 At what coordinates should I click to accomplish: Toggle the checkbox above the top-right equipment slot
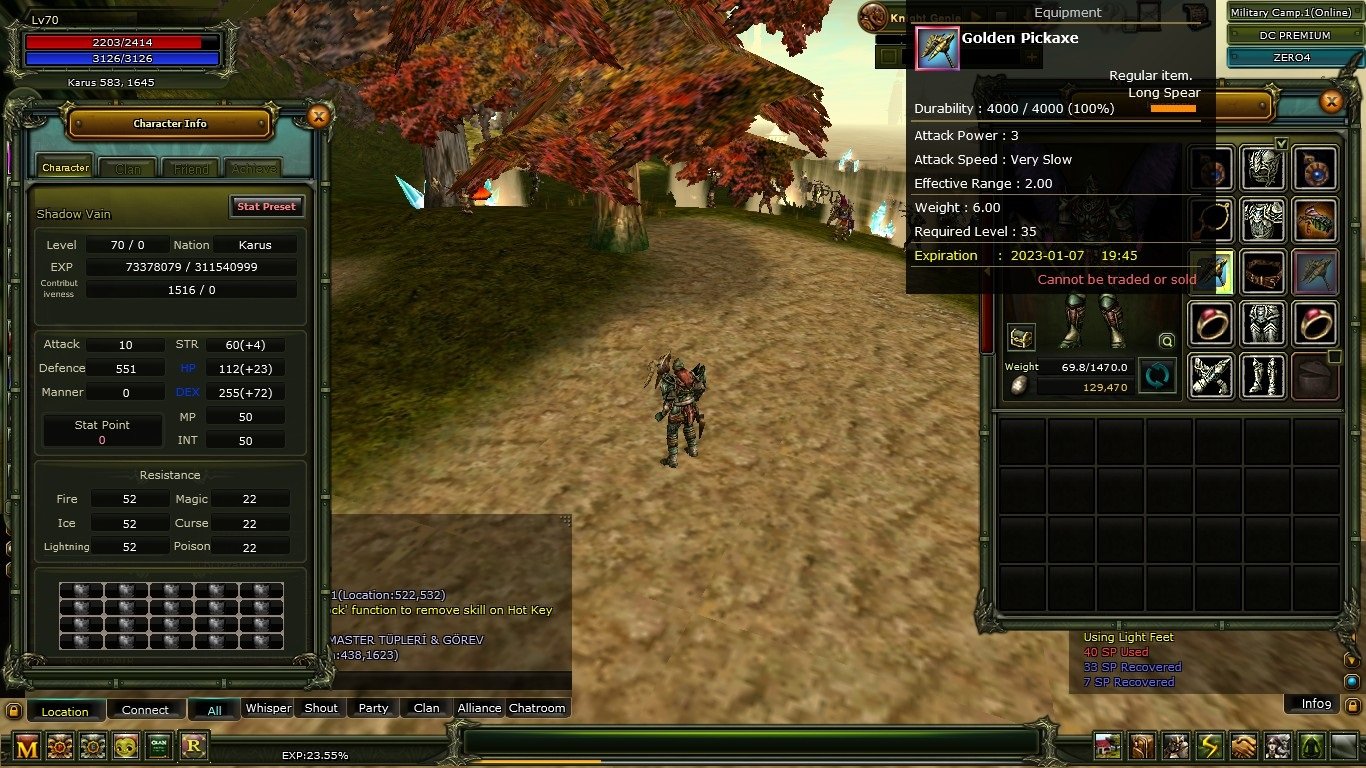point(1282,144)
